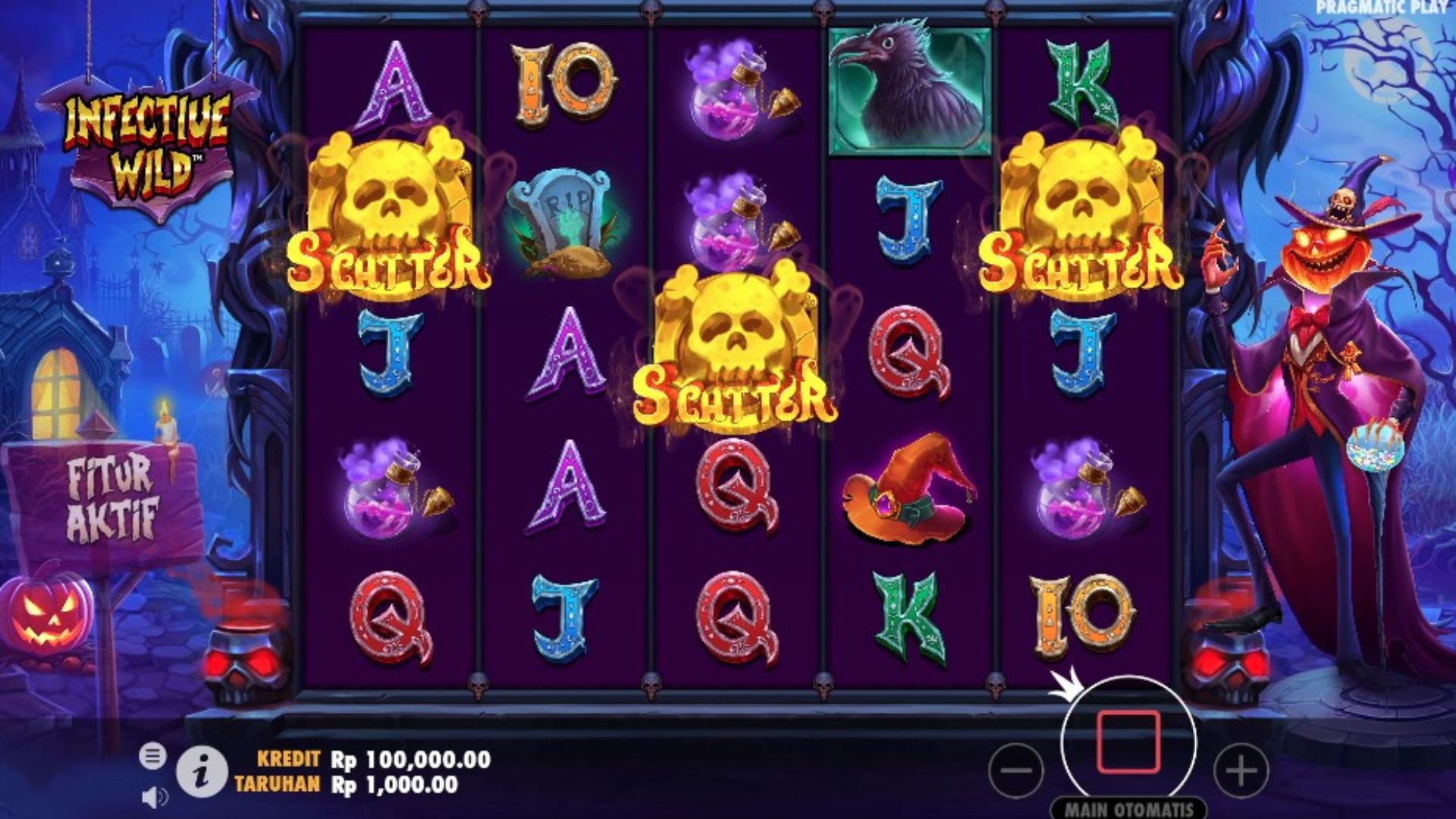Decrease the bet with the minus button

coord(1015,770)
